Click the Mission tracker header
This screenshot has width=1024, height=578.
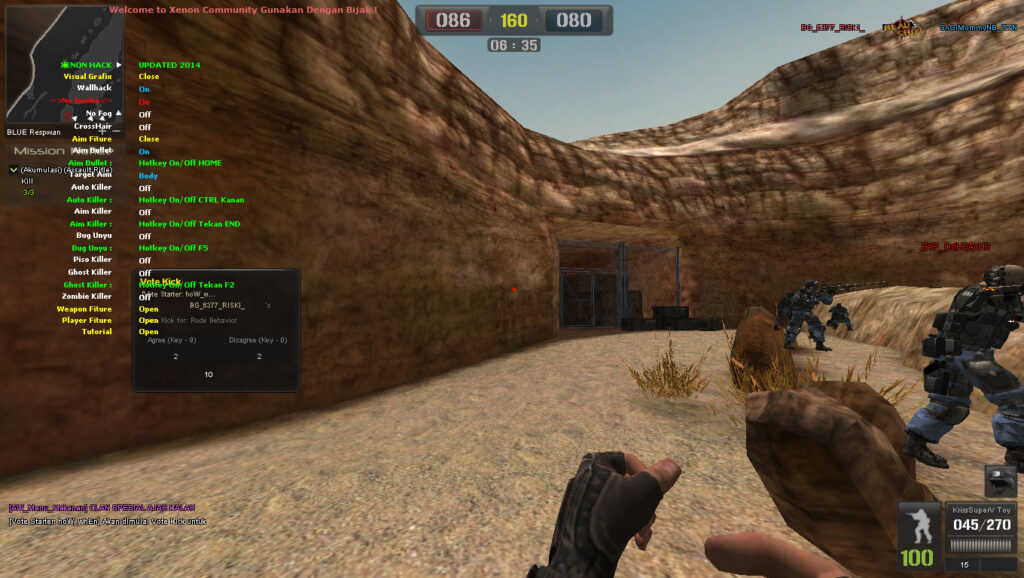pyautogui.click(x=39, y=151)
